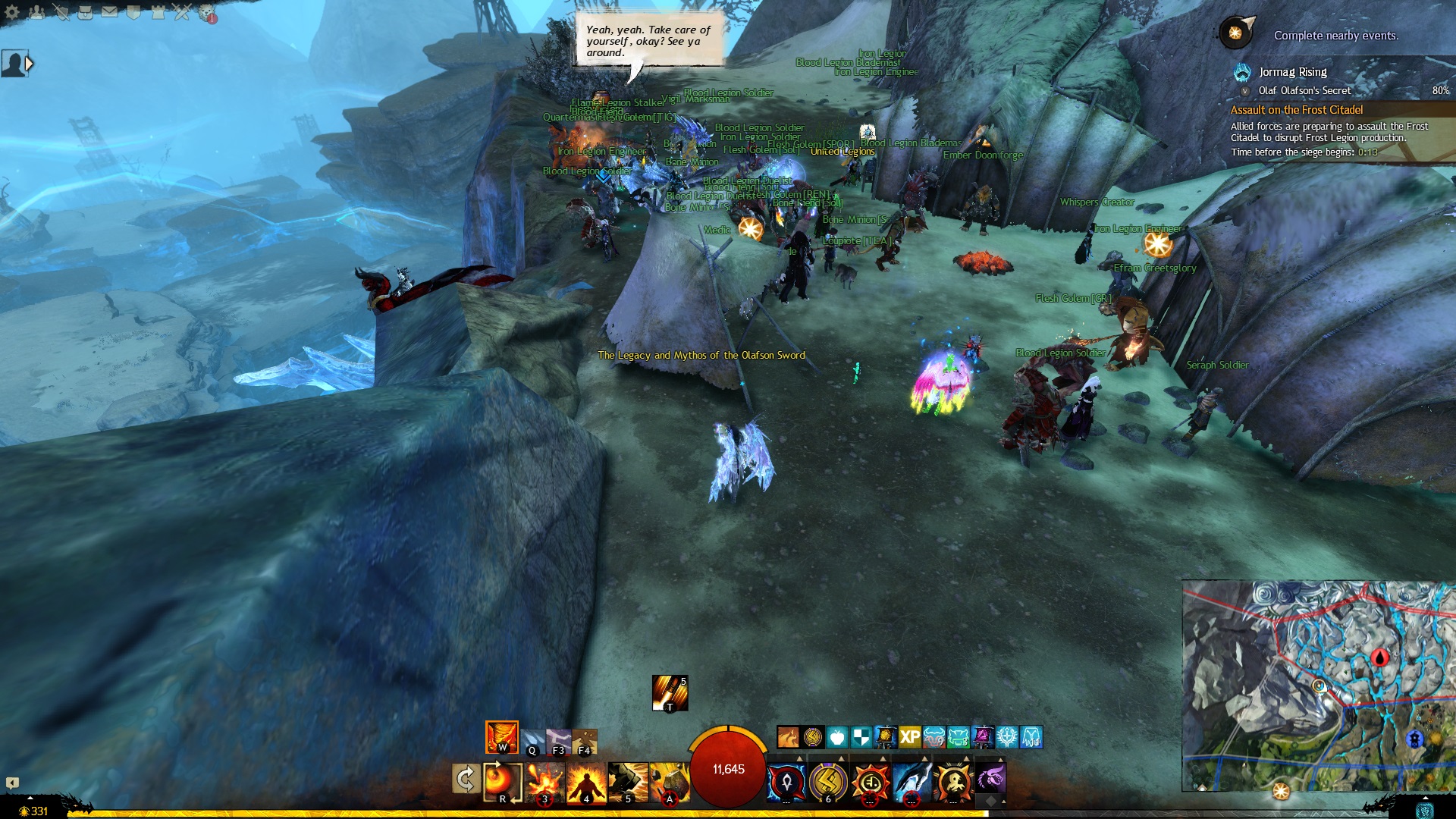Image resolution: width=1456 pixels, height=819 pixels.
Task: Open the mail envelope icon
Action: tap(109, 12)
